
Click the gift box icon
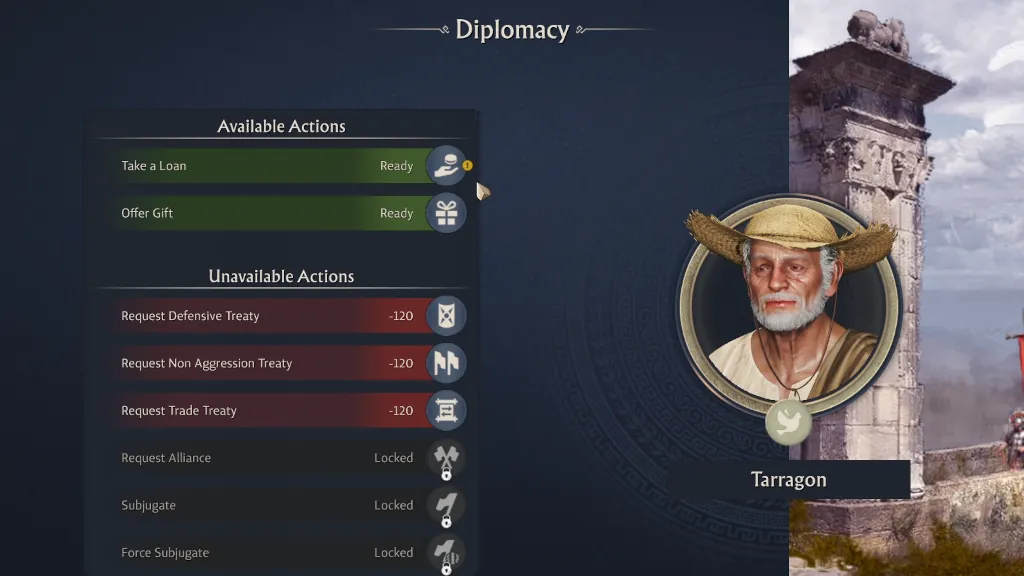446,213
